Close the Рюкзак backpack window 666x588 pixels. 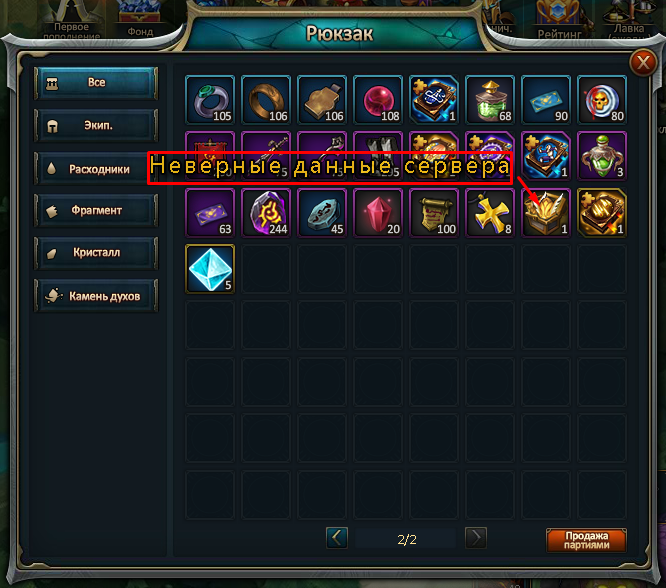click(x=642, y=64)
